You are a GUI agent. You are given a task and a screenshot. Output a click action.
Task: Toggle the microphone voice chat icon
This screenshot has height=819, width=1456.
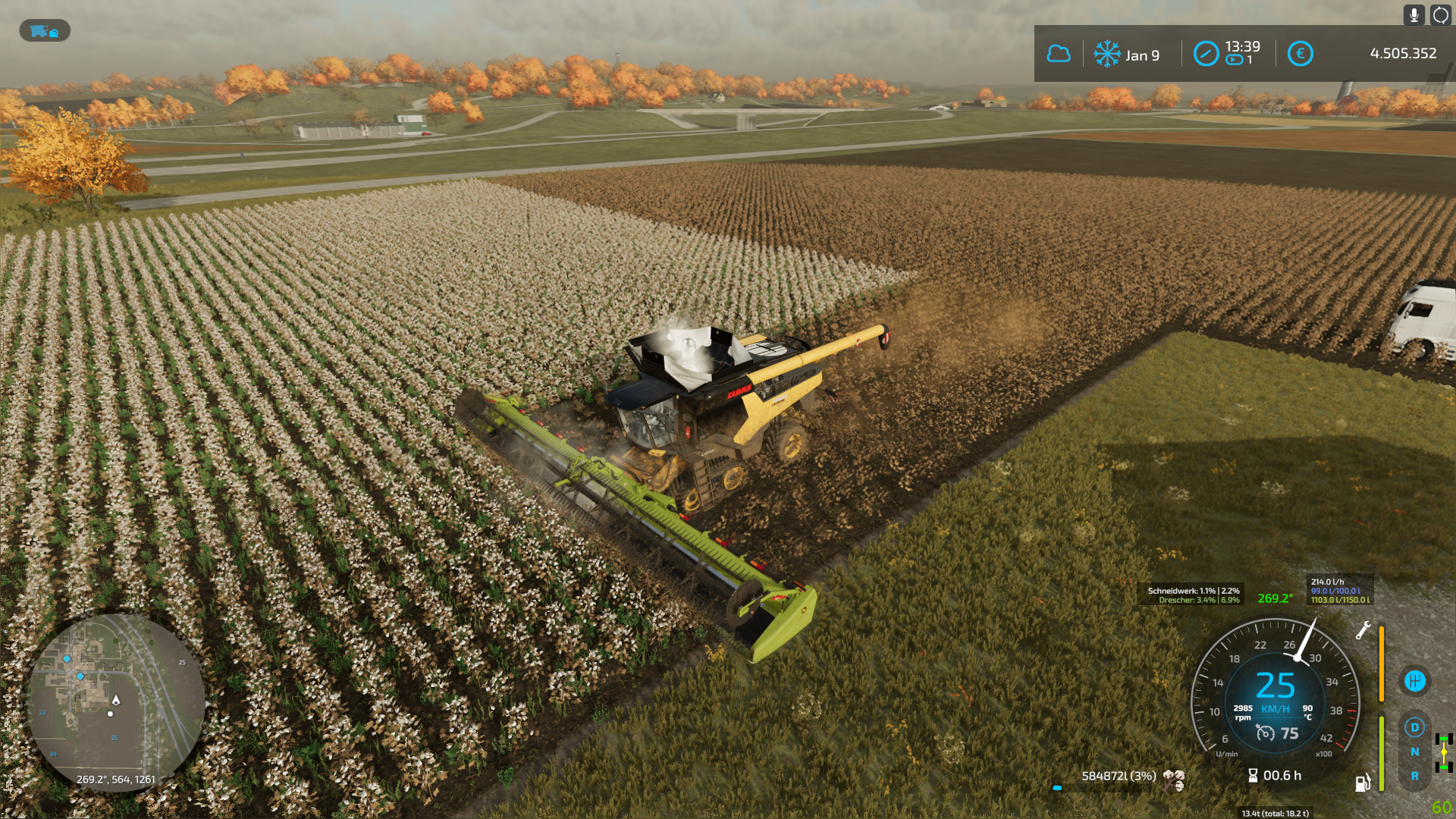point(1414,15)
